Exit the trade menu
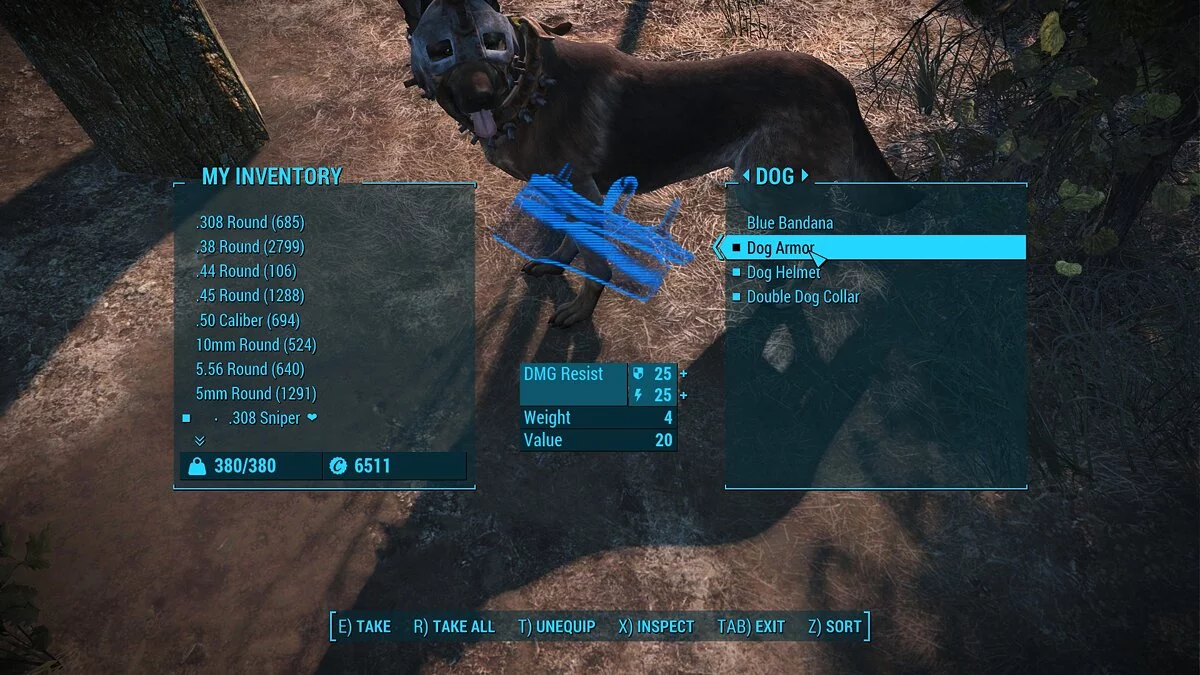Image resolution: width=1200 pixels, height=675 pixels. coord(751,627)
